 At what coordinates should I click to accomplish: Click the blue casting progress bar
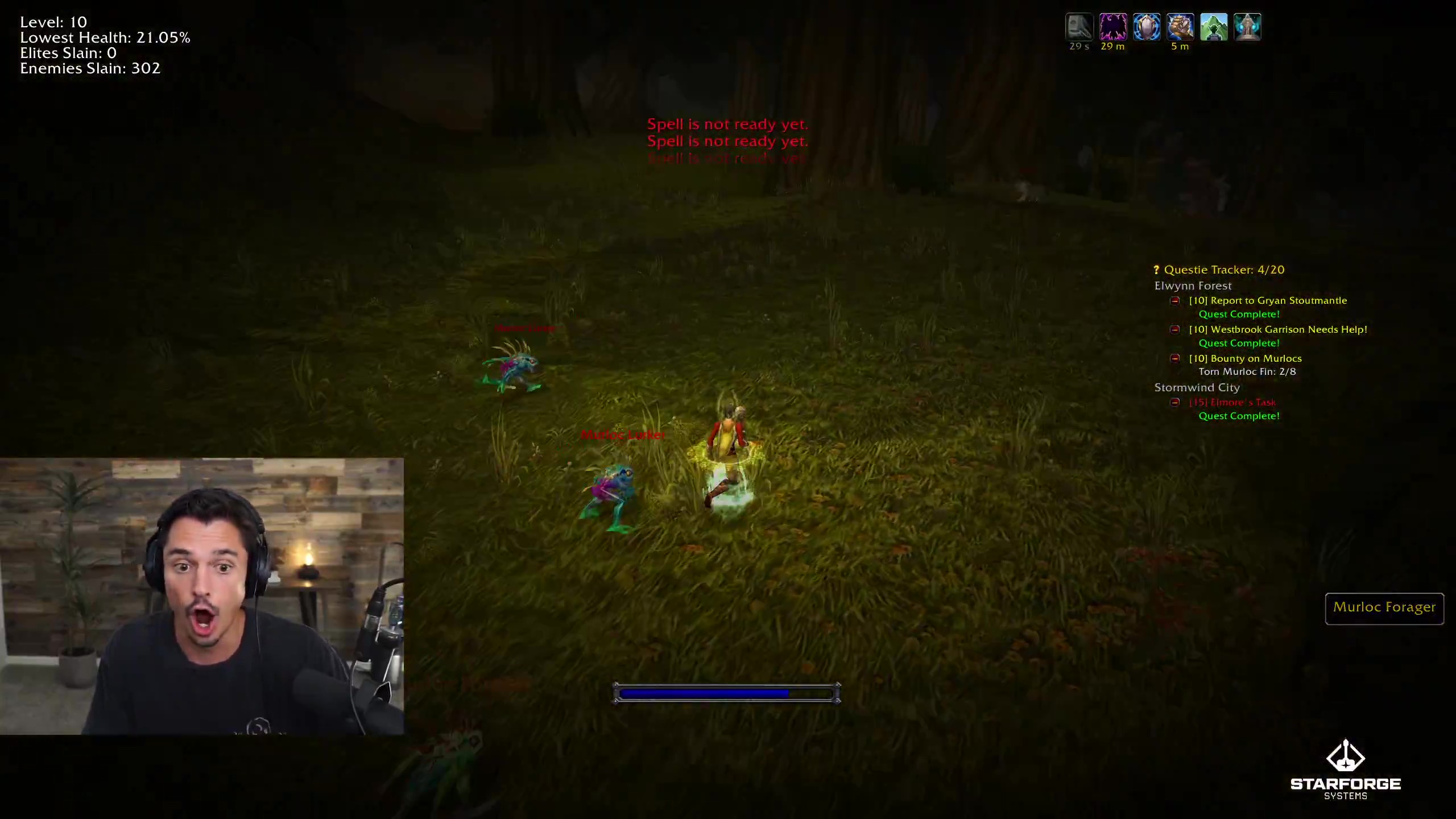click(x=727, y=693)
